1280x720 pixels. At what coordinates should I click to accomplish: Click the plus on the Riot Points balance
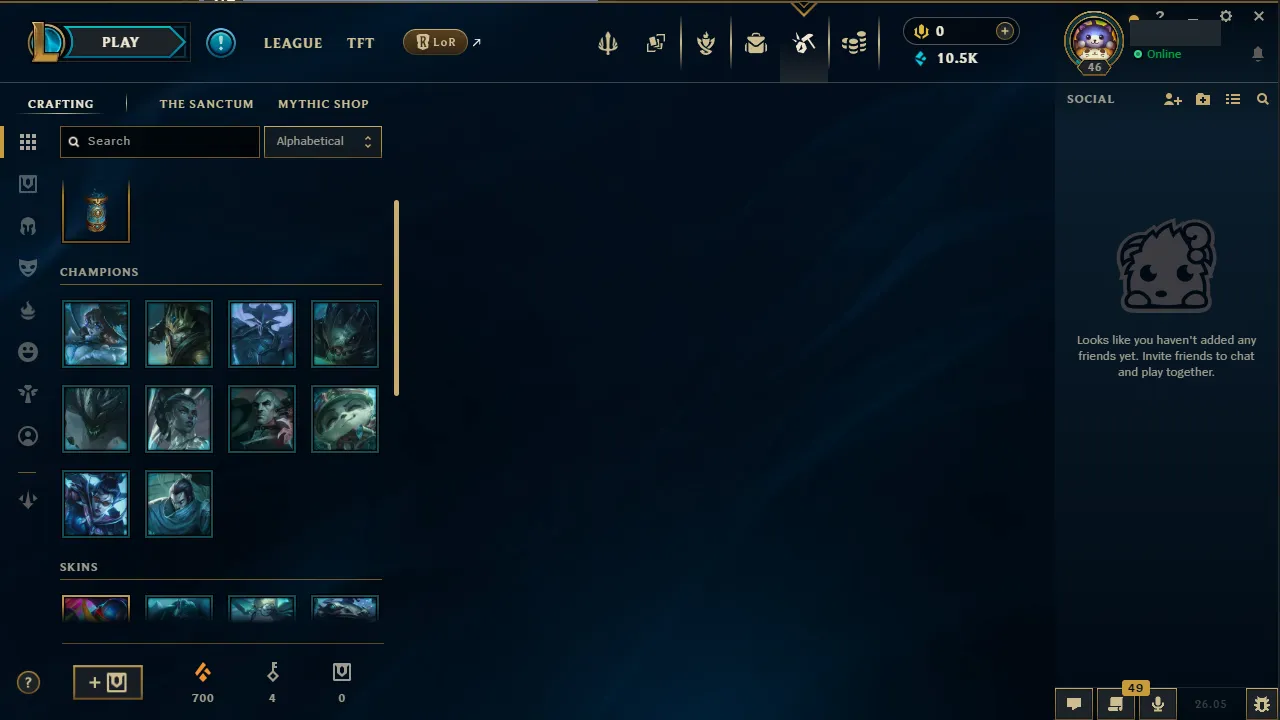(1004, 31)
